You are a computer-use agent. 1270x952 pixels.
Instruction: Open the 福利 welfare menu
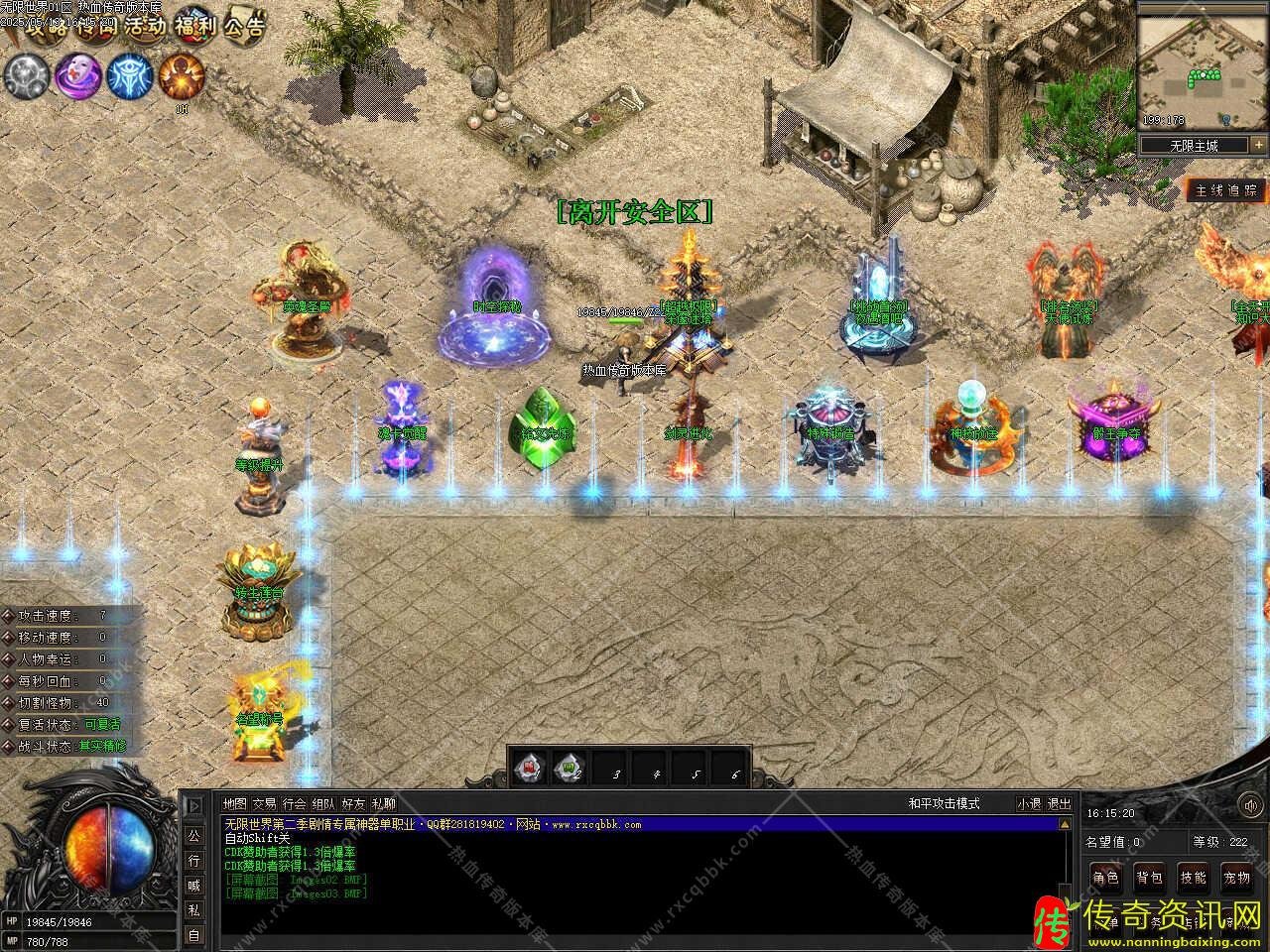coord(195,27)
